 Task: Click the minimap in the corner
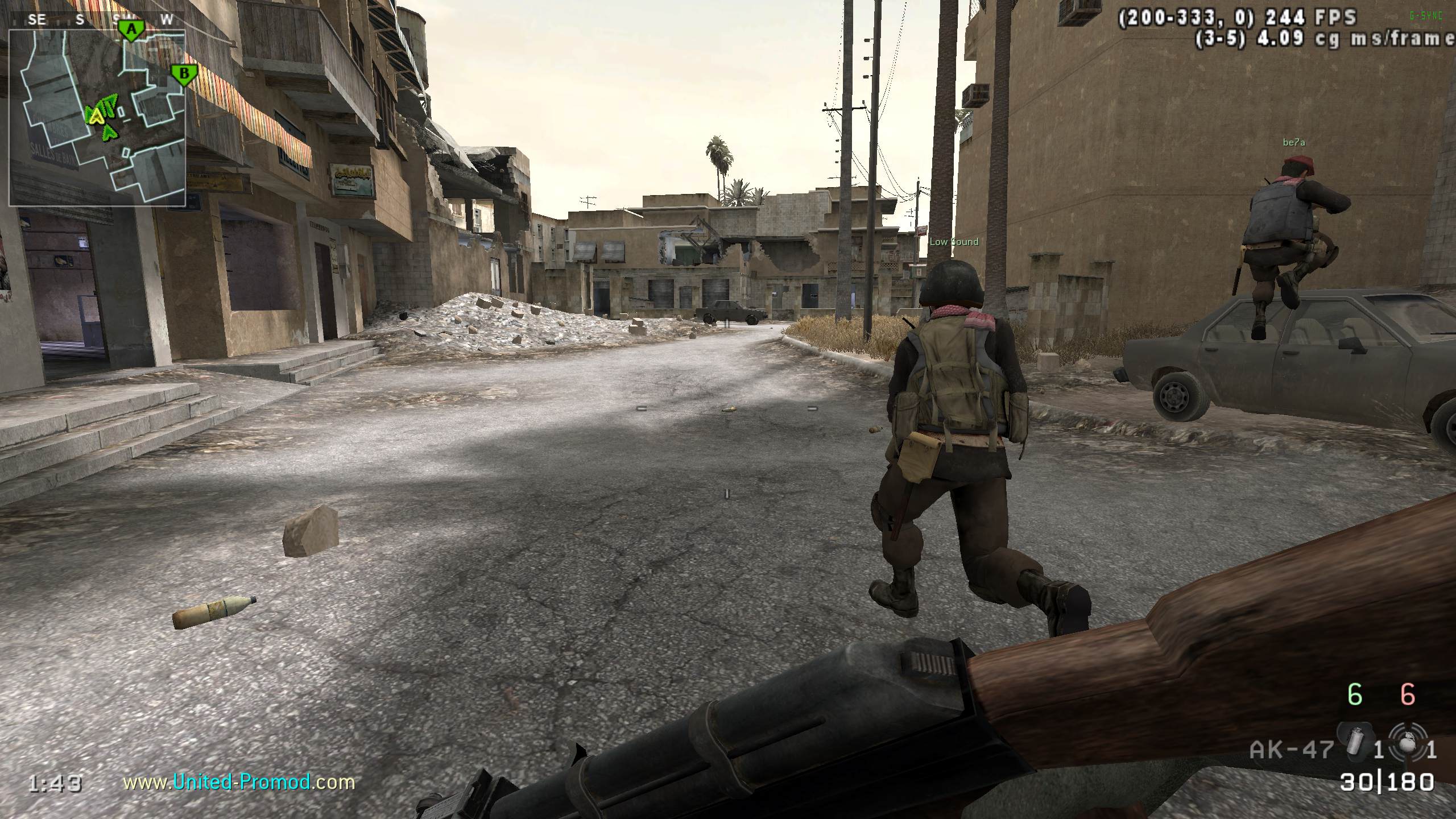click(x=97, y=117)
